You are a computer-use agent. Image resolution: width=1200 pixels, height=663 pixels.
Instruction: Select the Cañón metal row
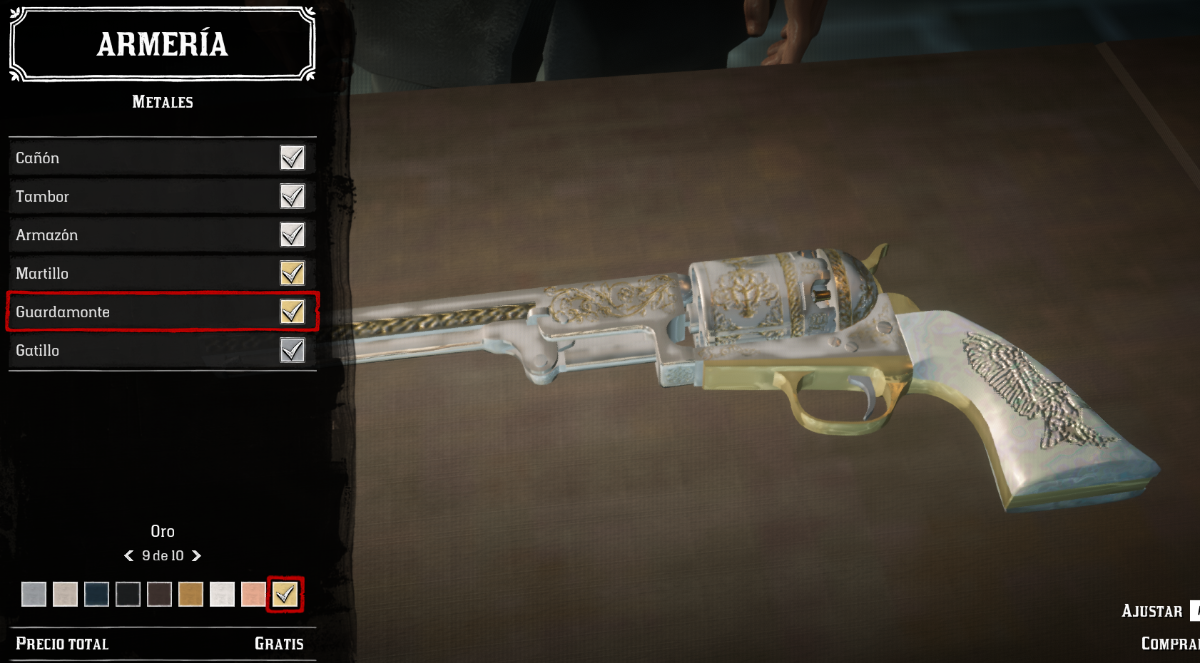(160, 158)
